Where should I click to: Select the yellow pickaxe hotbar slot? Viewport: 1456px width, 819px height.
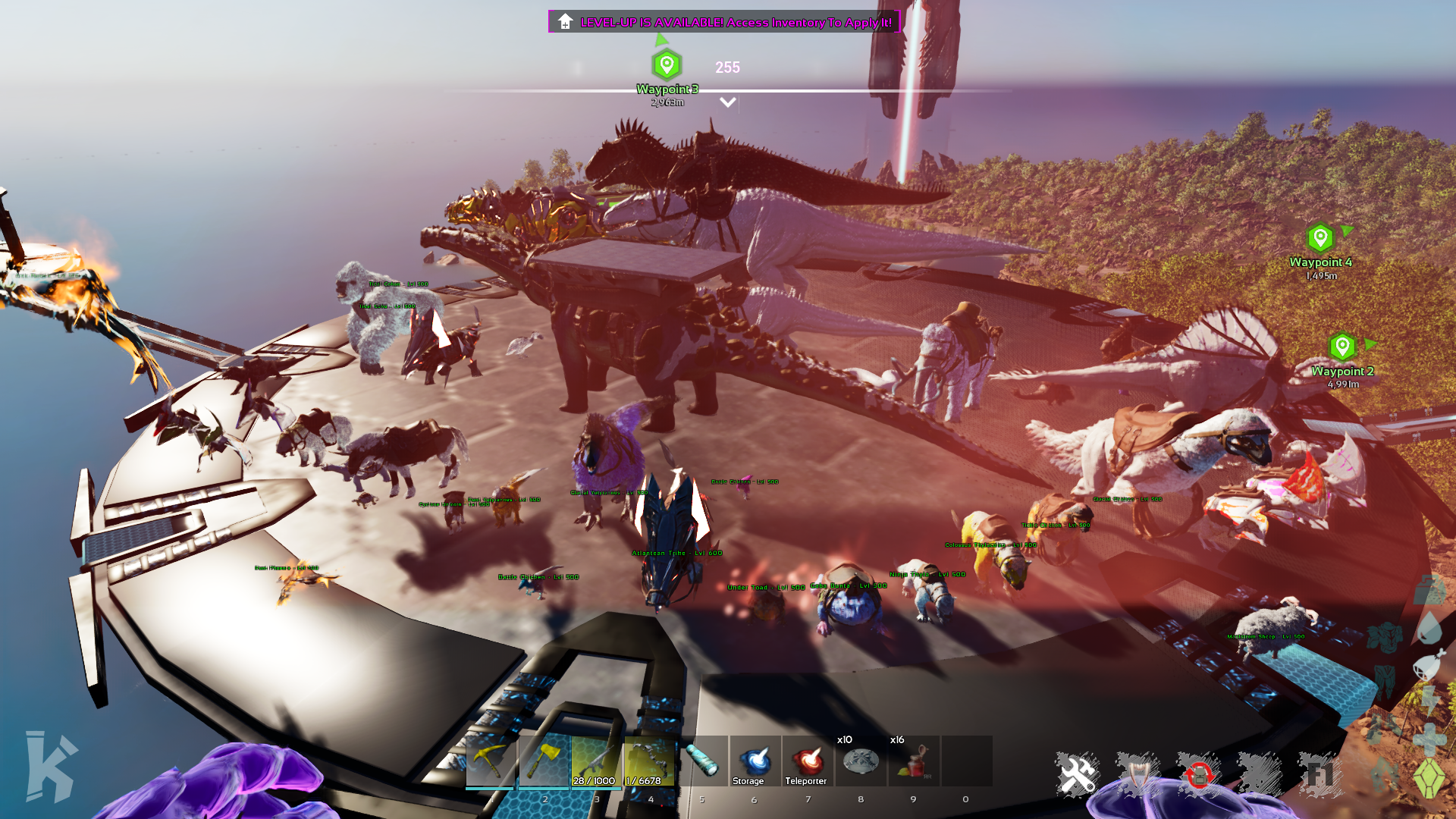click(490, 761)
